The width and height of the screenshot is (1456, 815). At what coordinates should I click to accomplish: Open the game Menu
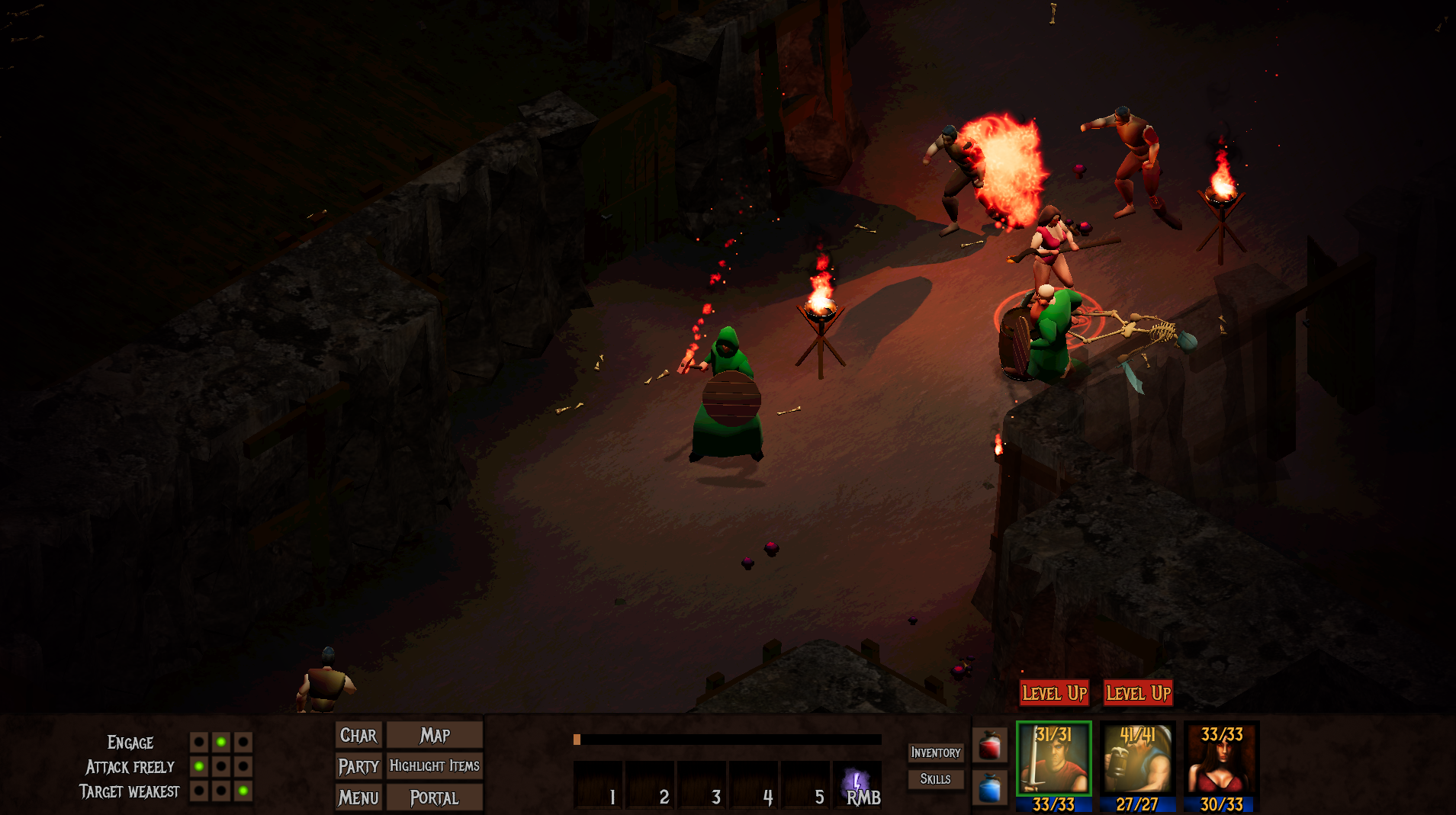pyautogui.click(x=358, y=797)
